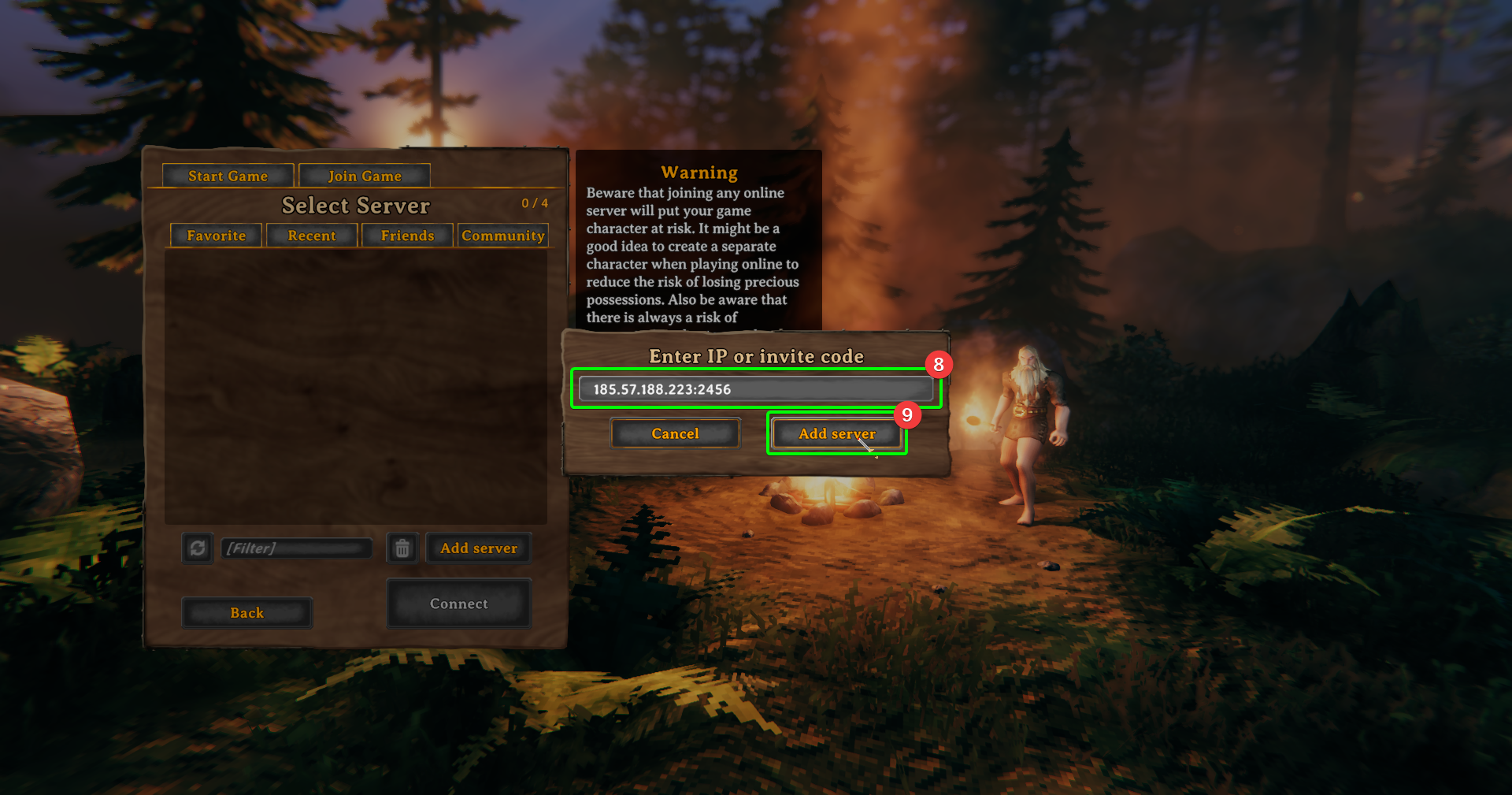Screen dimensions: 1512x795
Task: Click the IP address input field
Action: point(756,388)
